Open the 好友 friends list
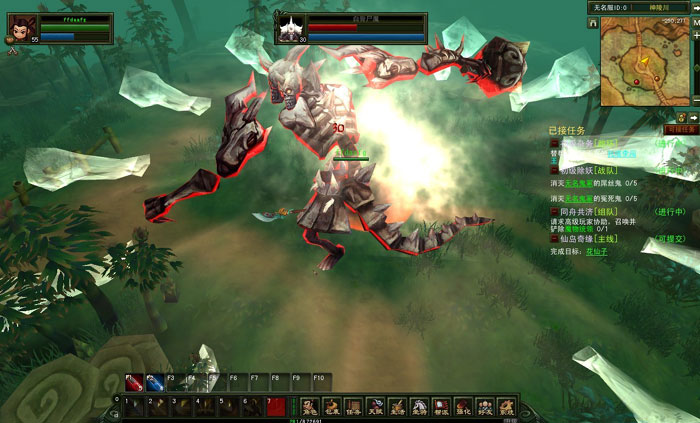The height and width of the screenshot is (423, 700). point(485,406)
